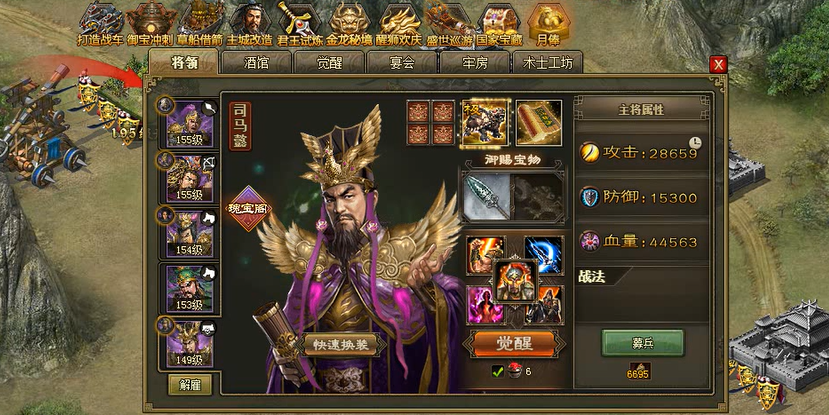
Task: Open the 国家宝藏 treasure chest icon
Action: (x=497, y=22)
